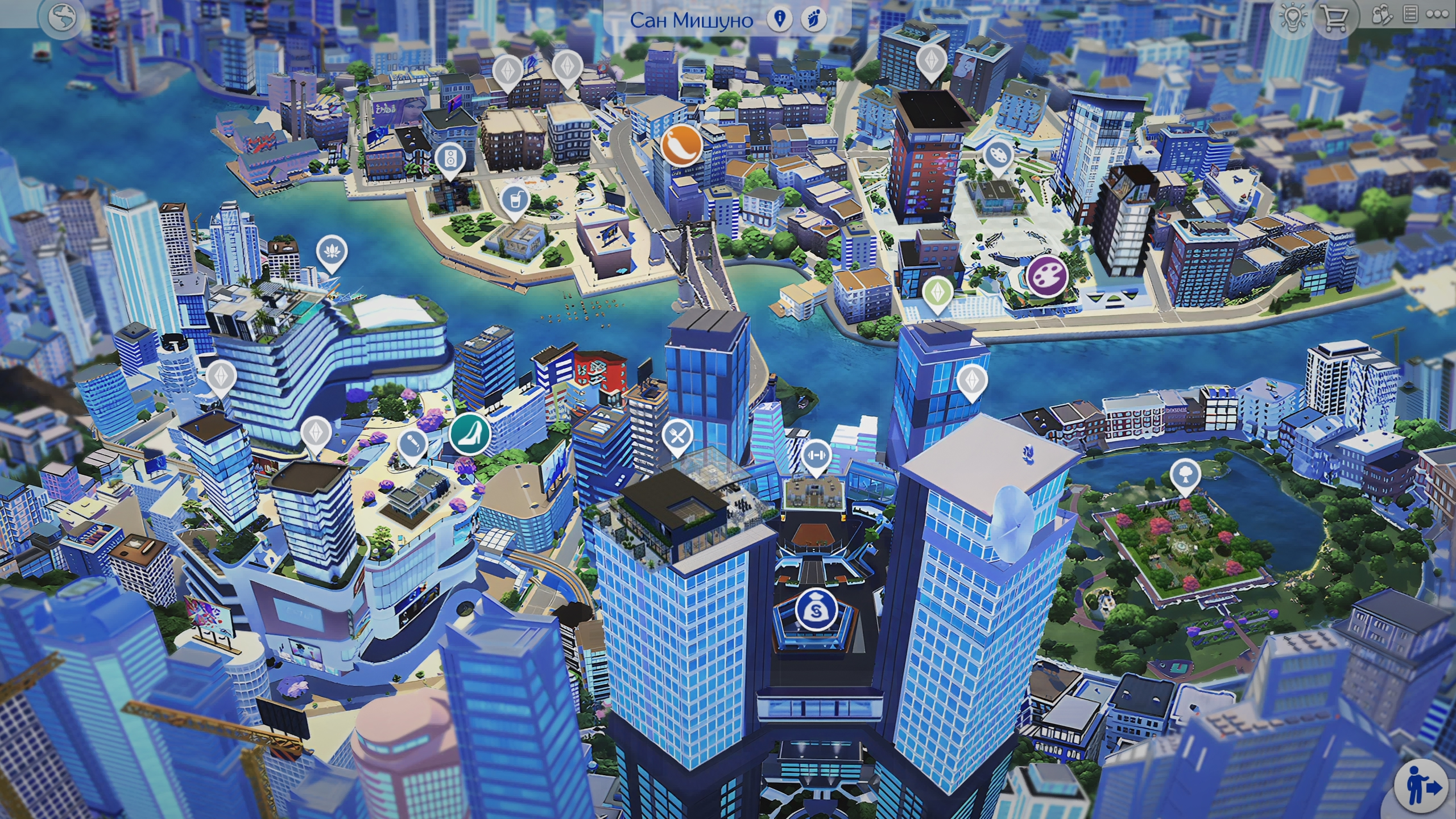The image size is (1456, 819).
Task: Open the manage households button
Action: (1381, 16)
